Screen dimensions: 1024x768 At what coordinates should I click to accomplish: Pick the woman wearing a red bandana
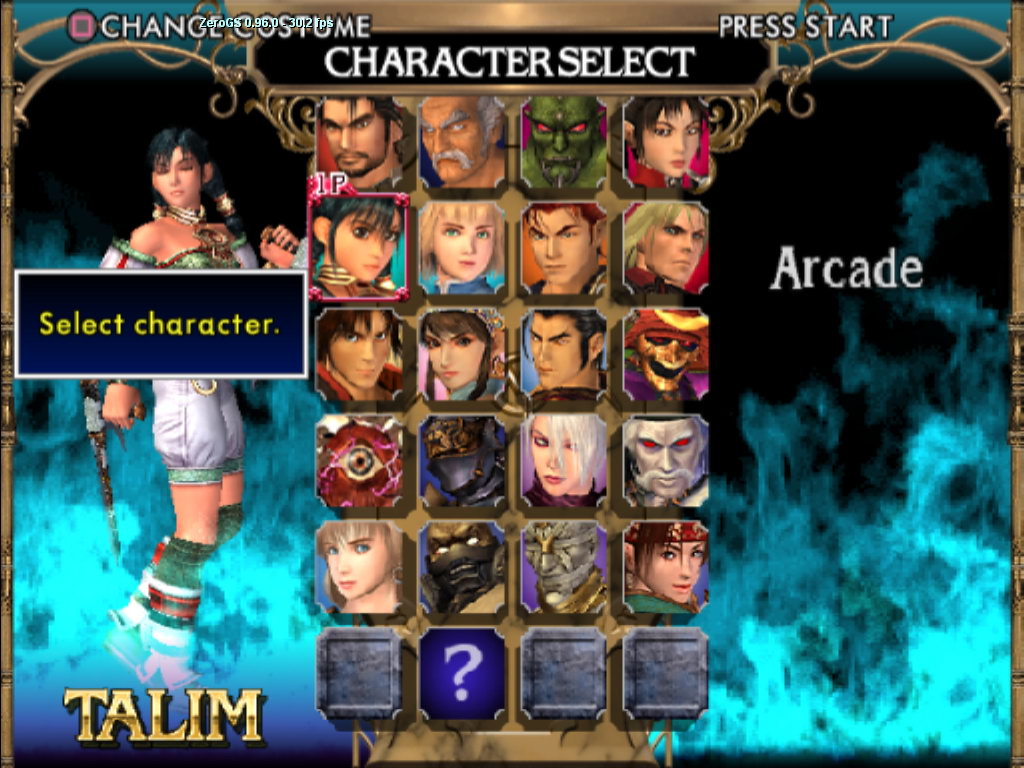coord(666,567)
